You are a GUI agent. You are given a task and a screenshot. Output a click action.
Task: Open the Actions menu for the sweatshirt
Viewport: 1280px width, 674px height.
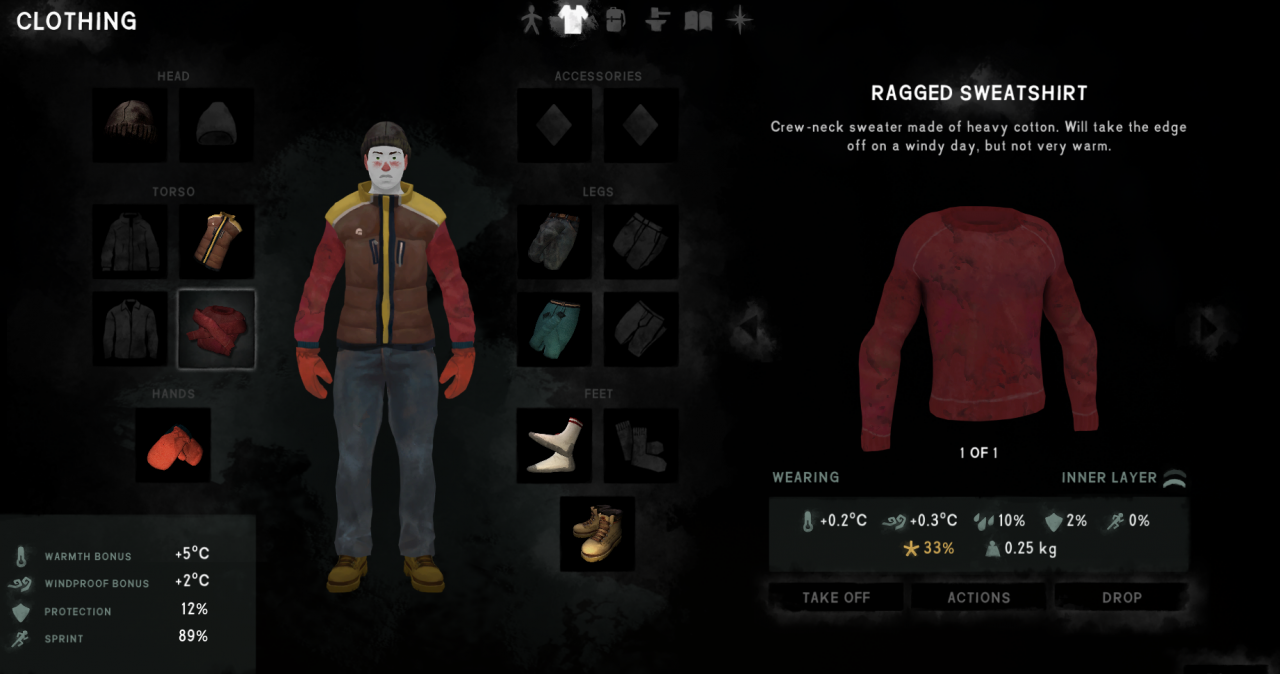[x=978, y=597]
